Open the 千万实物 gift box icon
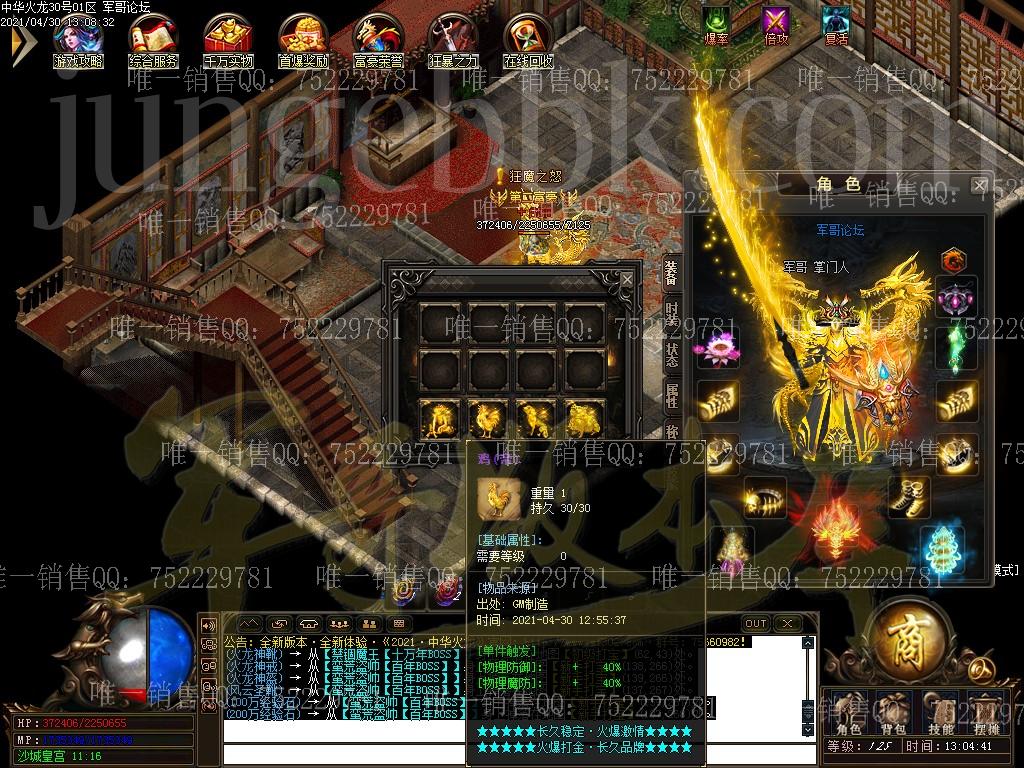The width and height of the screenshot is (1024, 768). pos(228,36)
